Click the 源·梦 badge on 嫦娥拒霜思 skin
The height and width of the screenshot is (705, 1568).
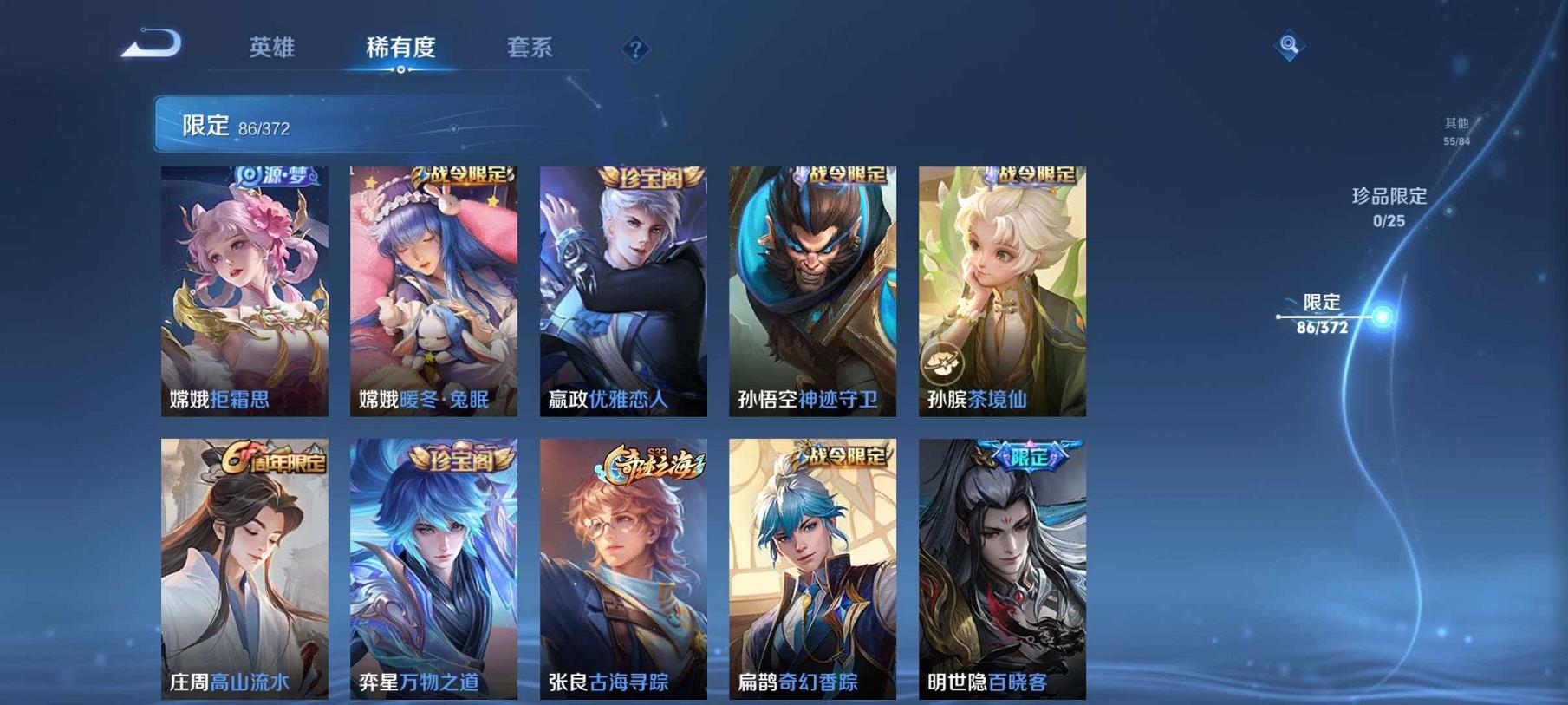coord(273,177)
